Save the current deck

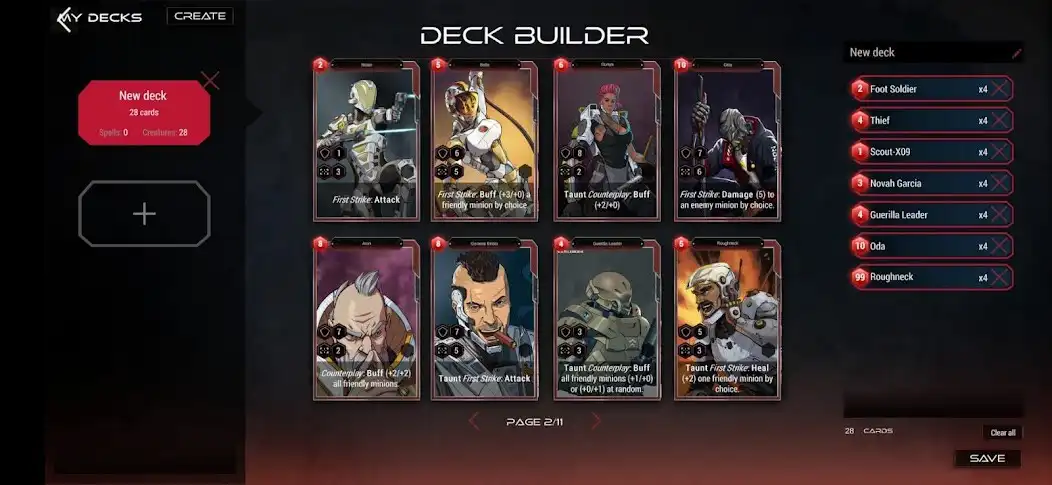click(987, 459)
